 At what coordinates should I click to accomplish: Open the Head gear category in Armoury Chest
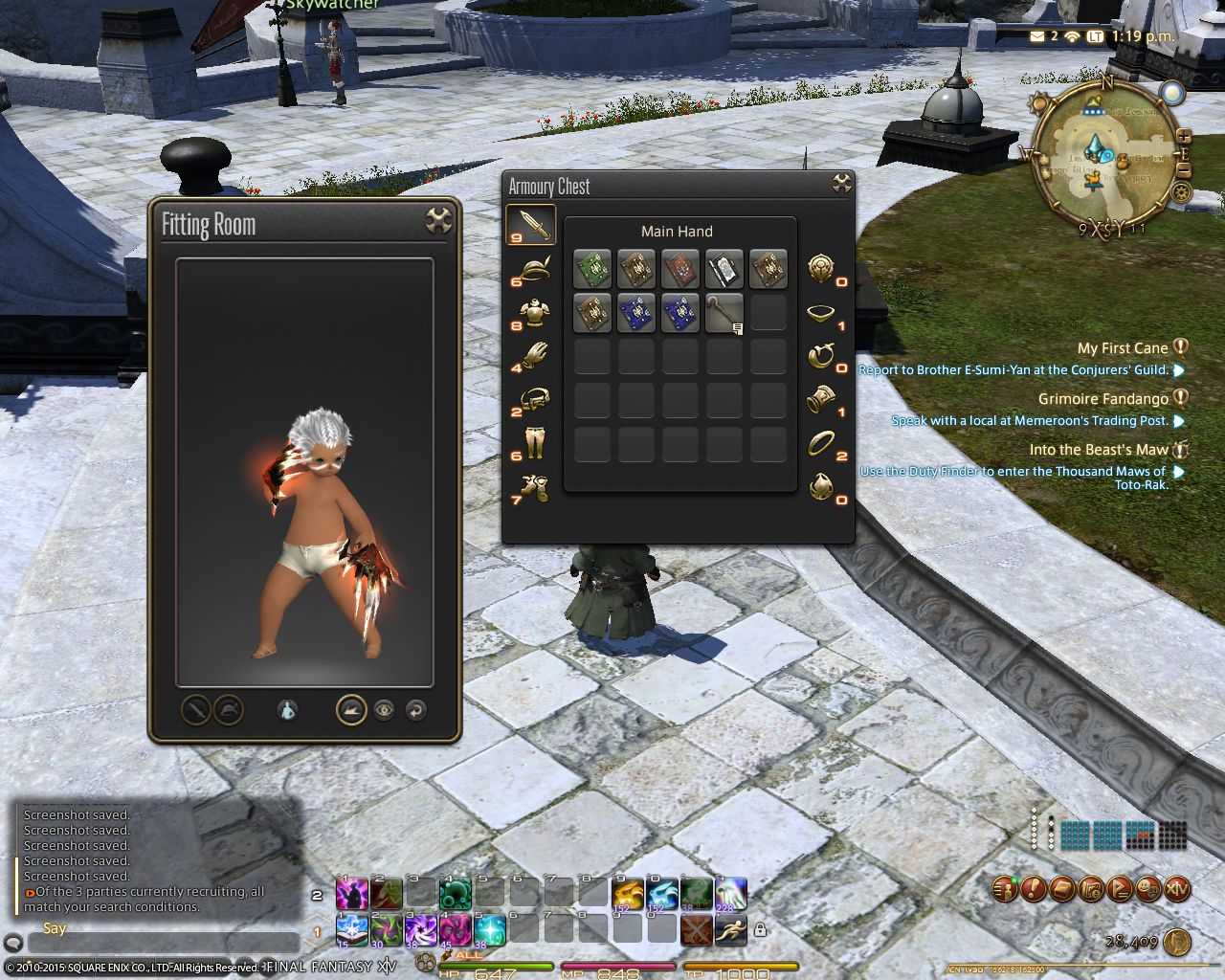[x=531, y=268]
